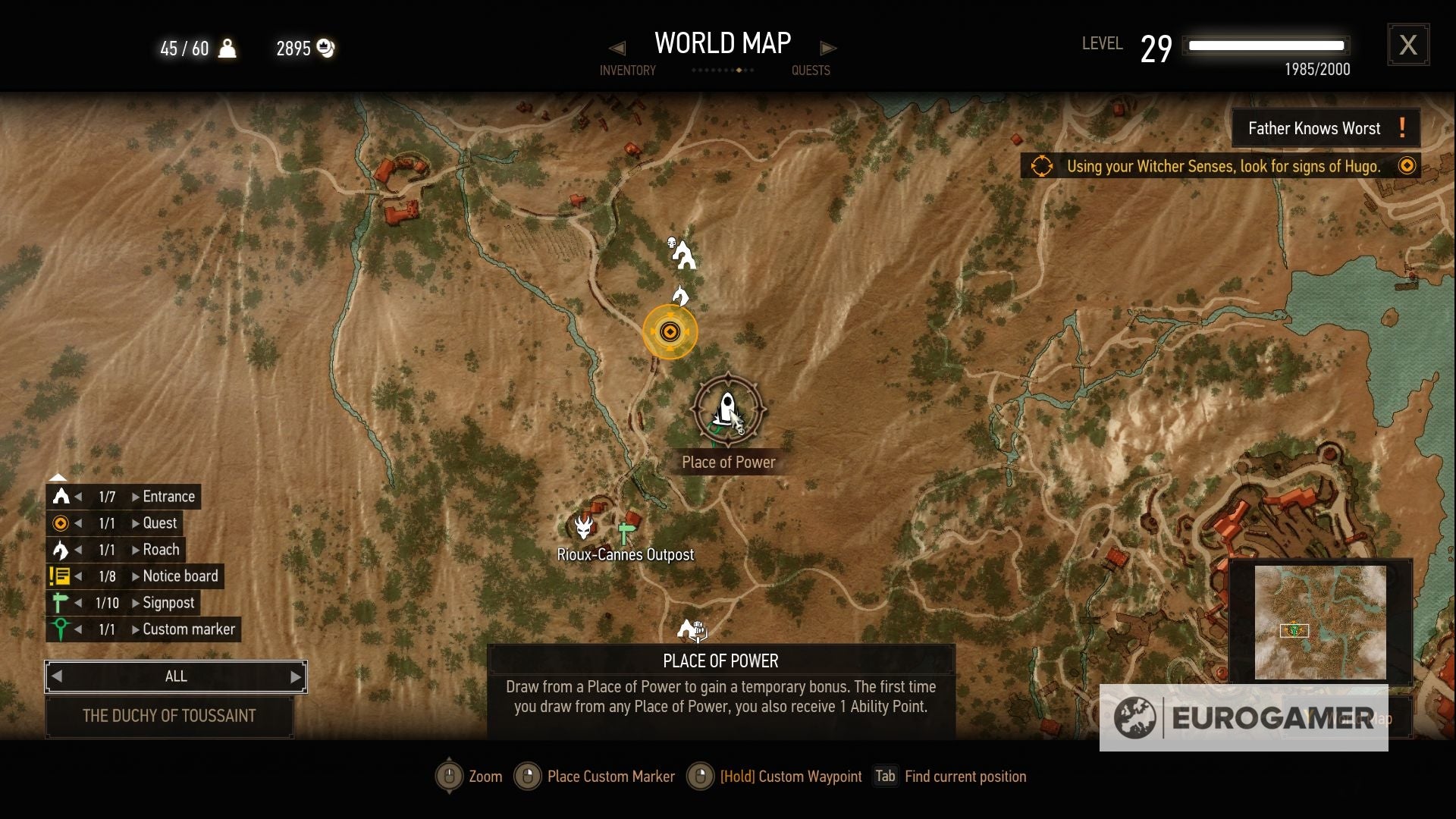1456x819 pixels.
Task: Switch to the QUESTS panel
Action: coord(811,71)
